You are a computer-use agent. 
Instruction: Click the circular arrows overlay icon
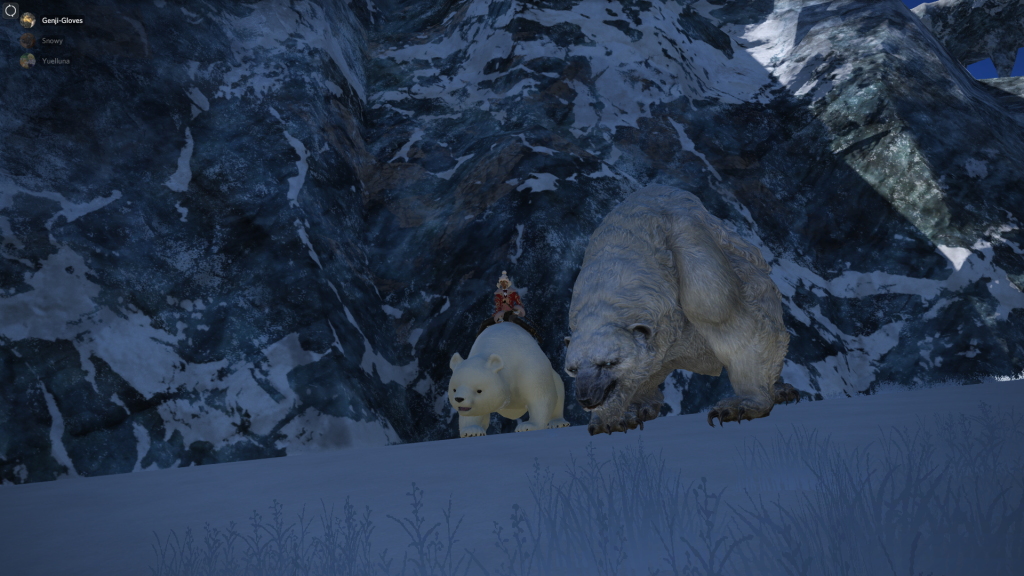tap(11, 10)
